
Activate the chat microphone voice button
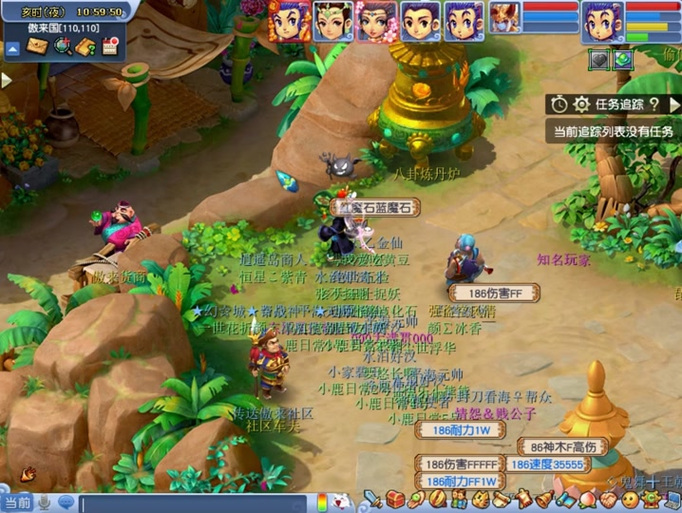44,502
